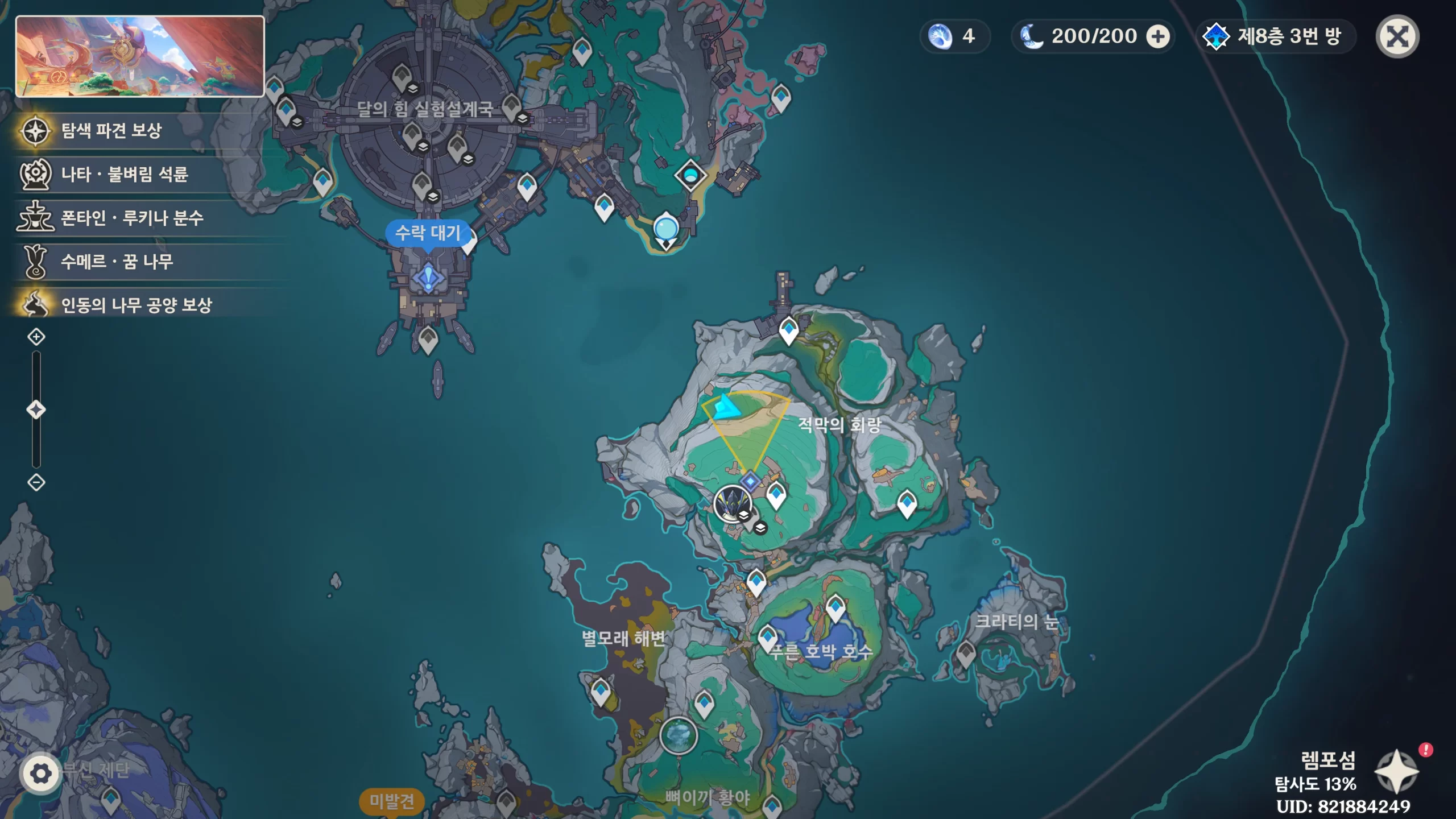Zoom out the map with minus icon

click(36, 483)
